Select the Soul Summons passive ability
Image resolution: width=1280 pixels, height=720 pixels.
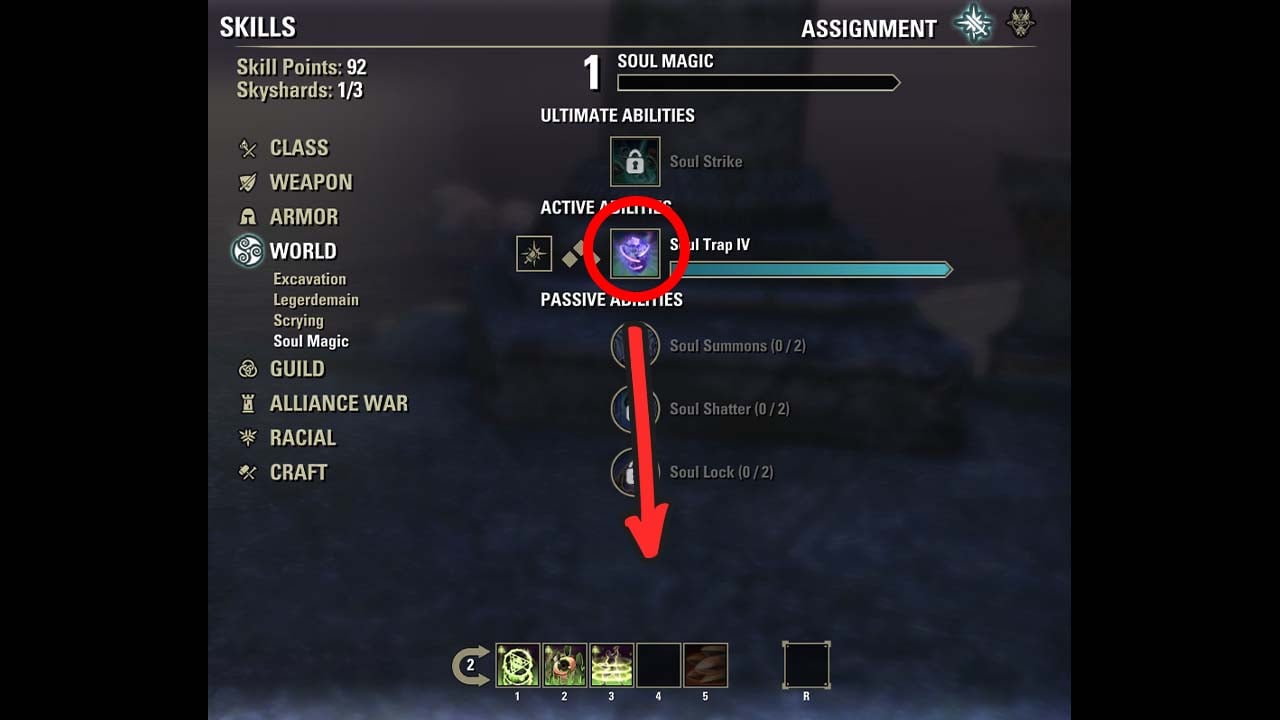[636, 346]
